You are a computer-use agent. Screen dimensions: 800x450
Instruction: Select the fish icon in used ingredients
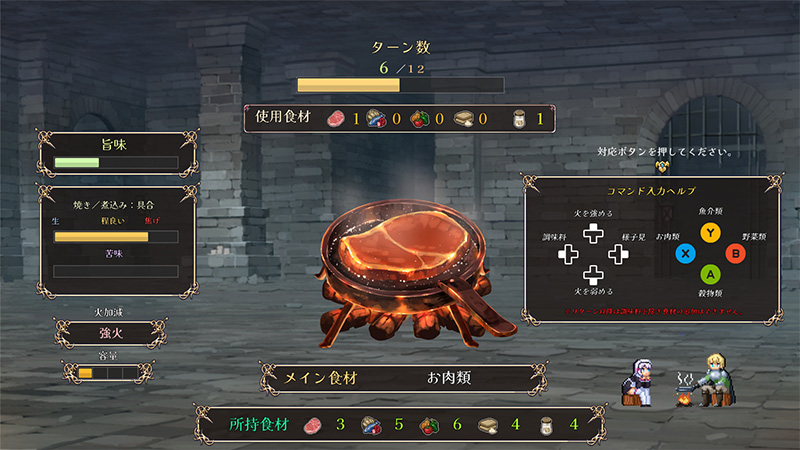click(376, 118)
